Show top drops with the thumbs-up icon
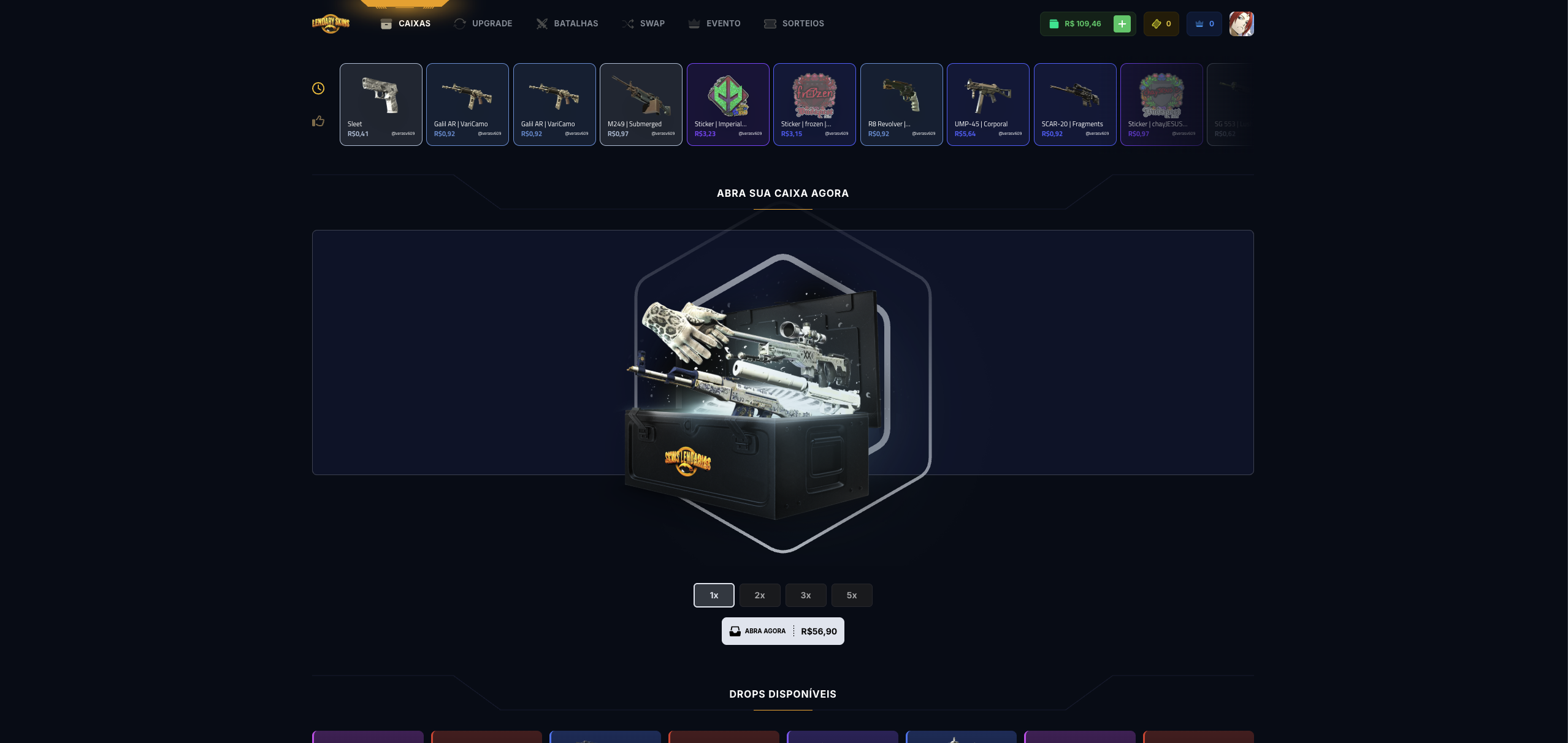1568x743 pixels. pos(318,121)
